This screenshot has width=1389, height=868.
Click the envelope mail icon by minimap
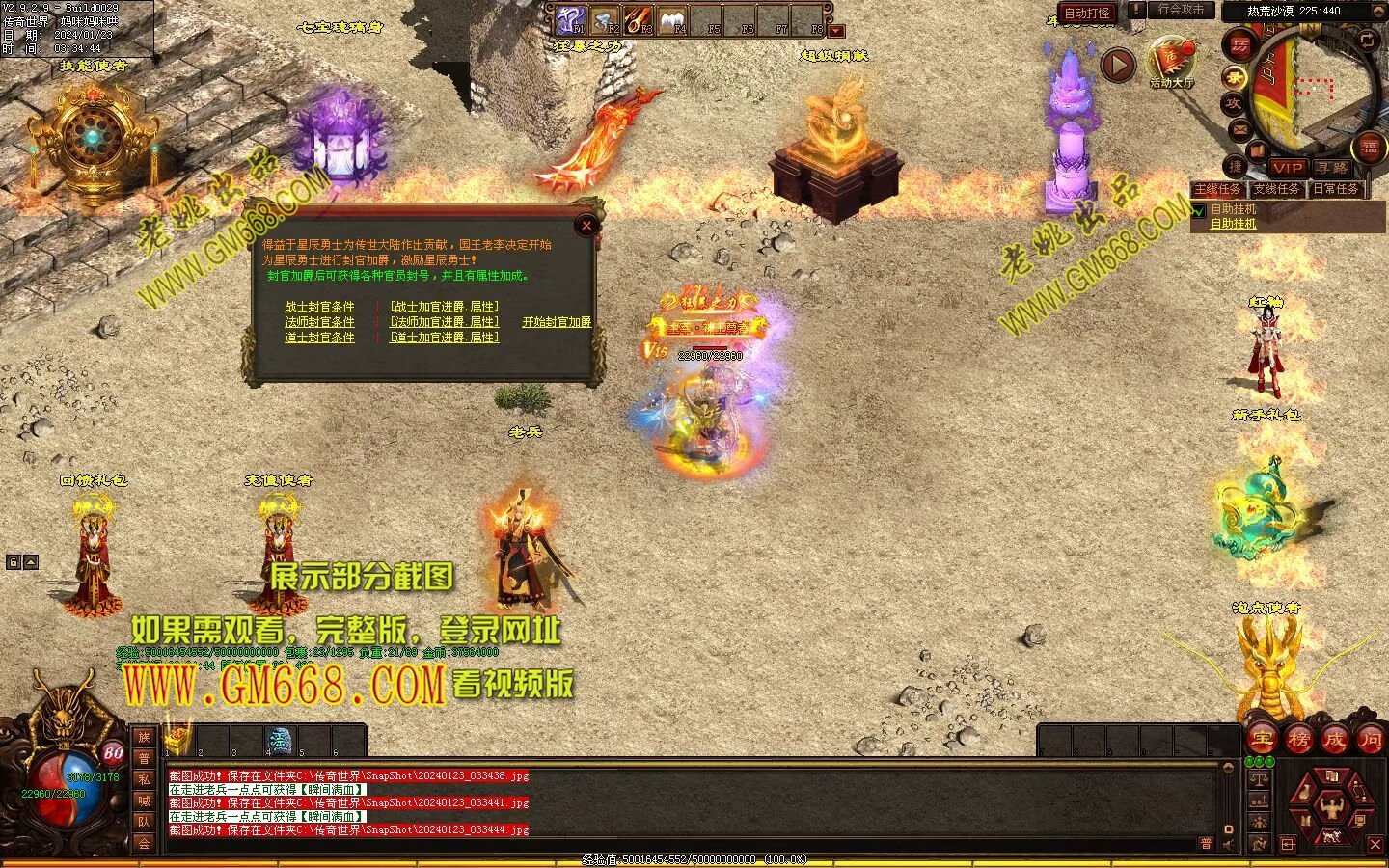click(1240, 128)
